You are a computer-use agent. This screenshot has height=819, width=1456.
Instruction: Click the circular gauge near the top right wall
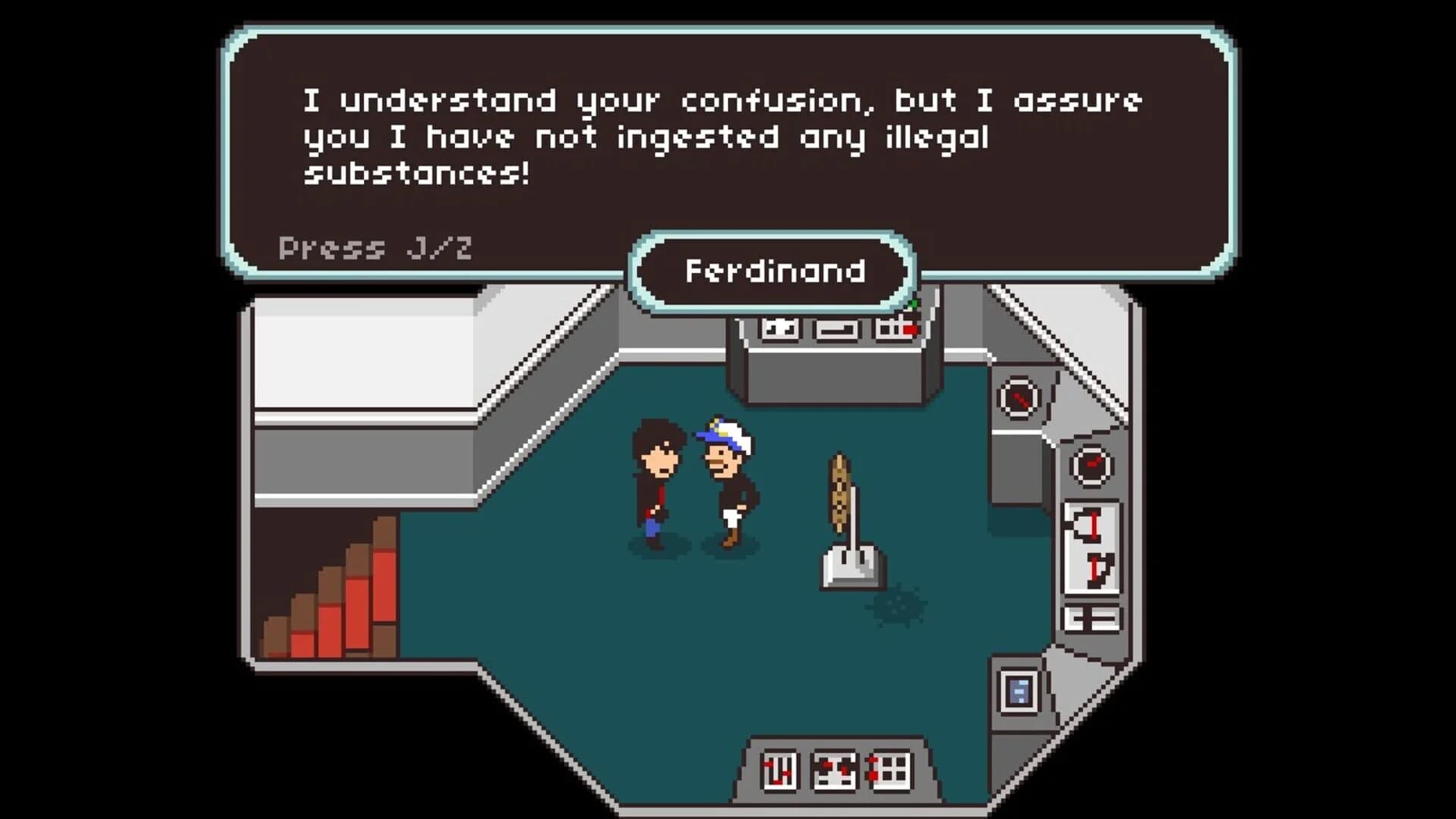[1019, 399]
